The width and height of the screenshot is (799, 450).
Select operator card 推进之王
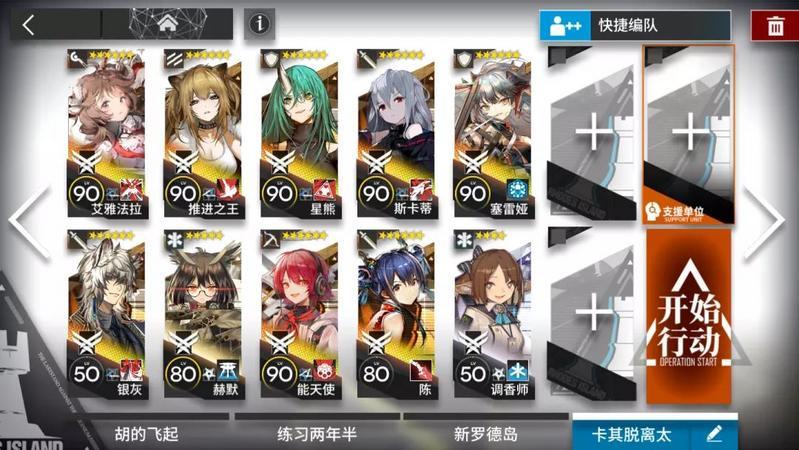[x=202, y=135]
